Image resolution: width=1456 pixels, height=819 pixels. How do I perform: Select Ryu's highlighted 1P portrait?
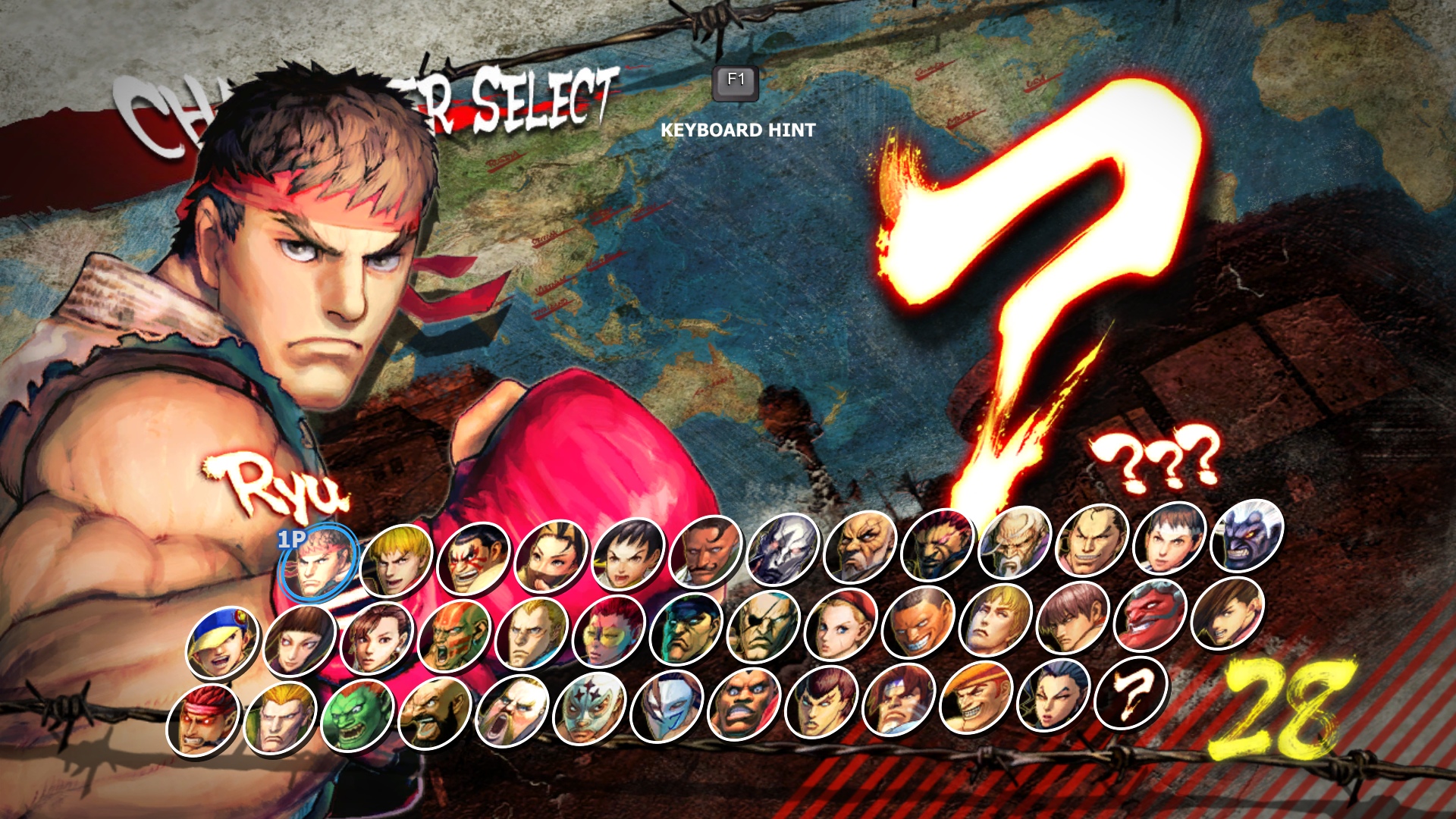(318, 563)
